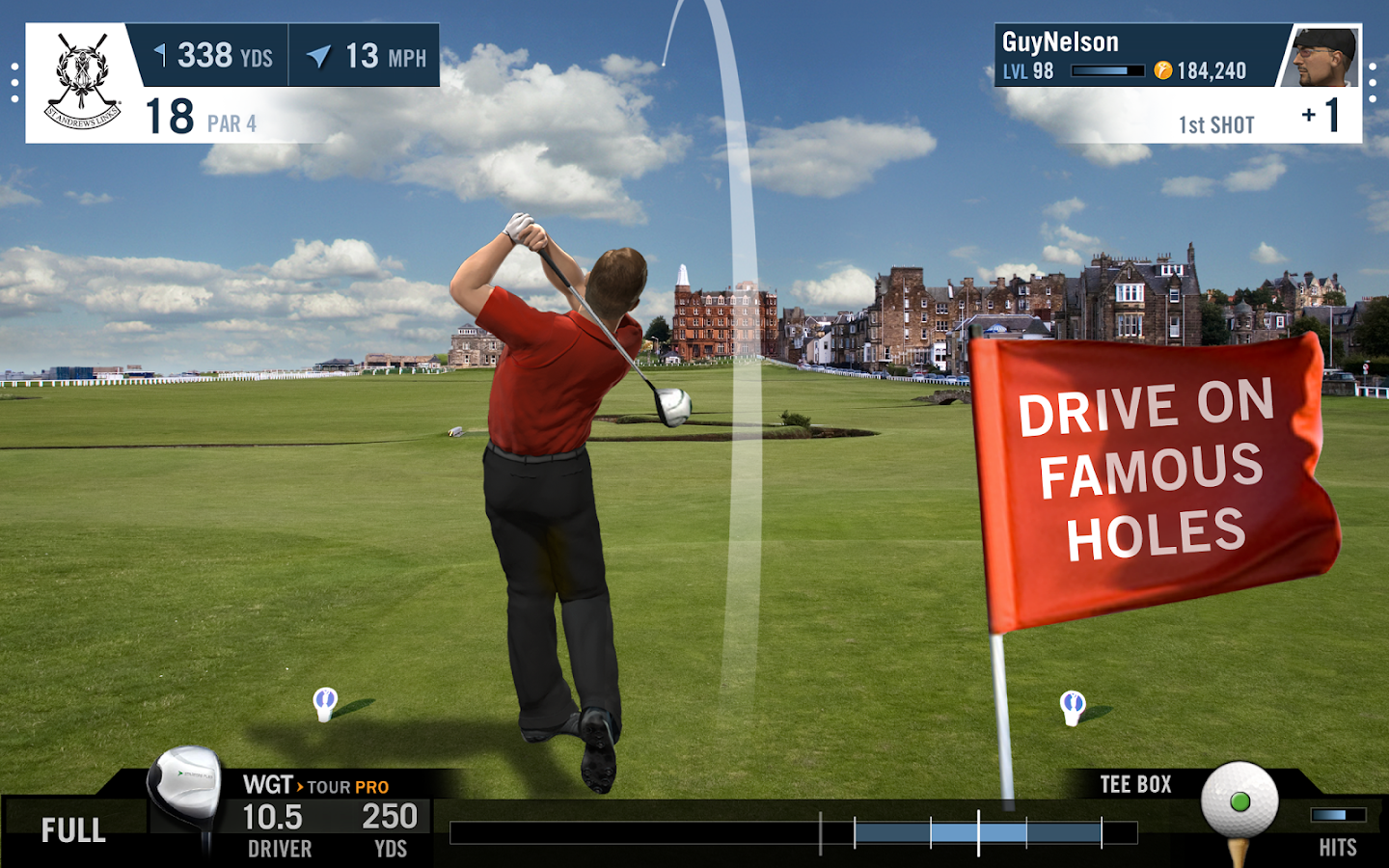
Task: Open the three-dot menu beside St Andrews logo
Action: point(14,83)
